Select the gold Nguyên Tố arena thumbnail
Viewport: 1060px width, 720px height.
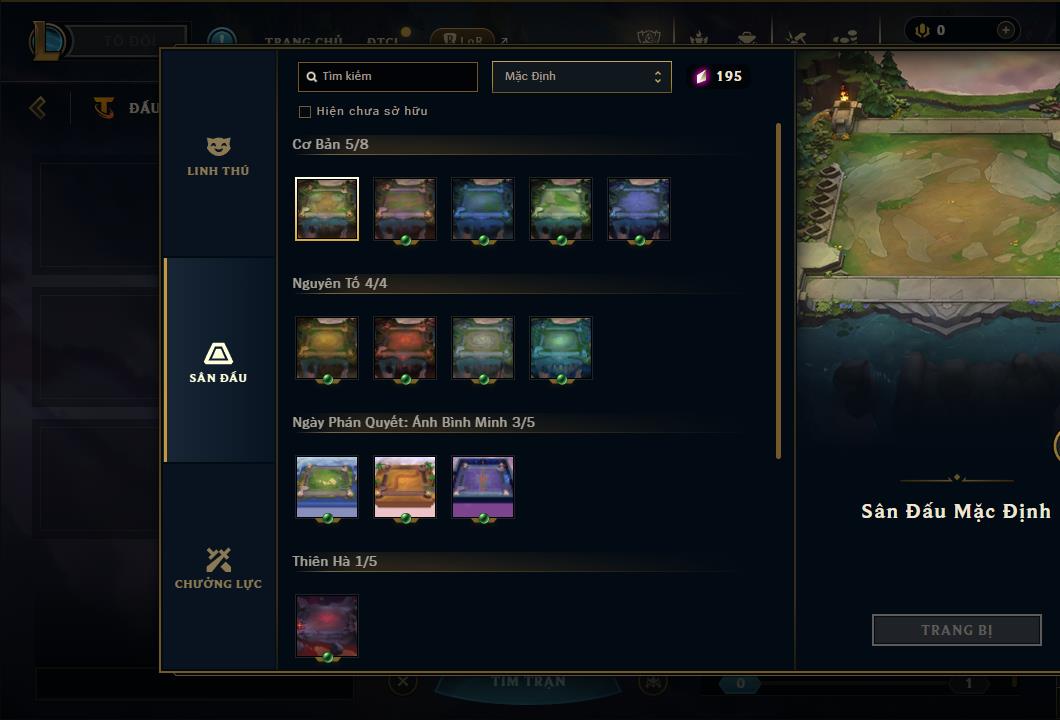click(x=327, y=348)
